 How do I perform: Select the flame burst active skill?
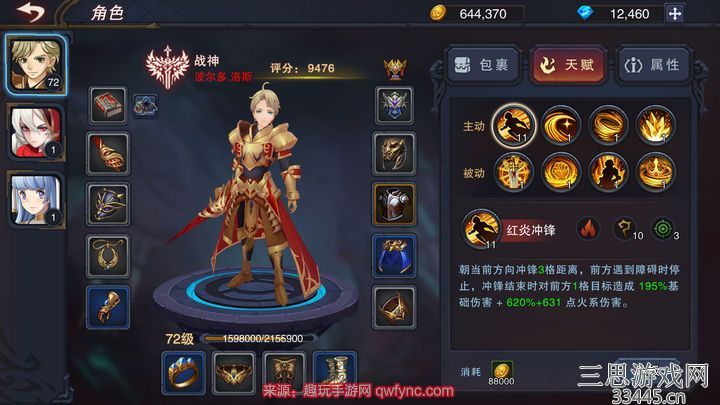(x=656, y=124)
